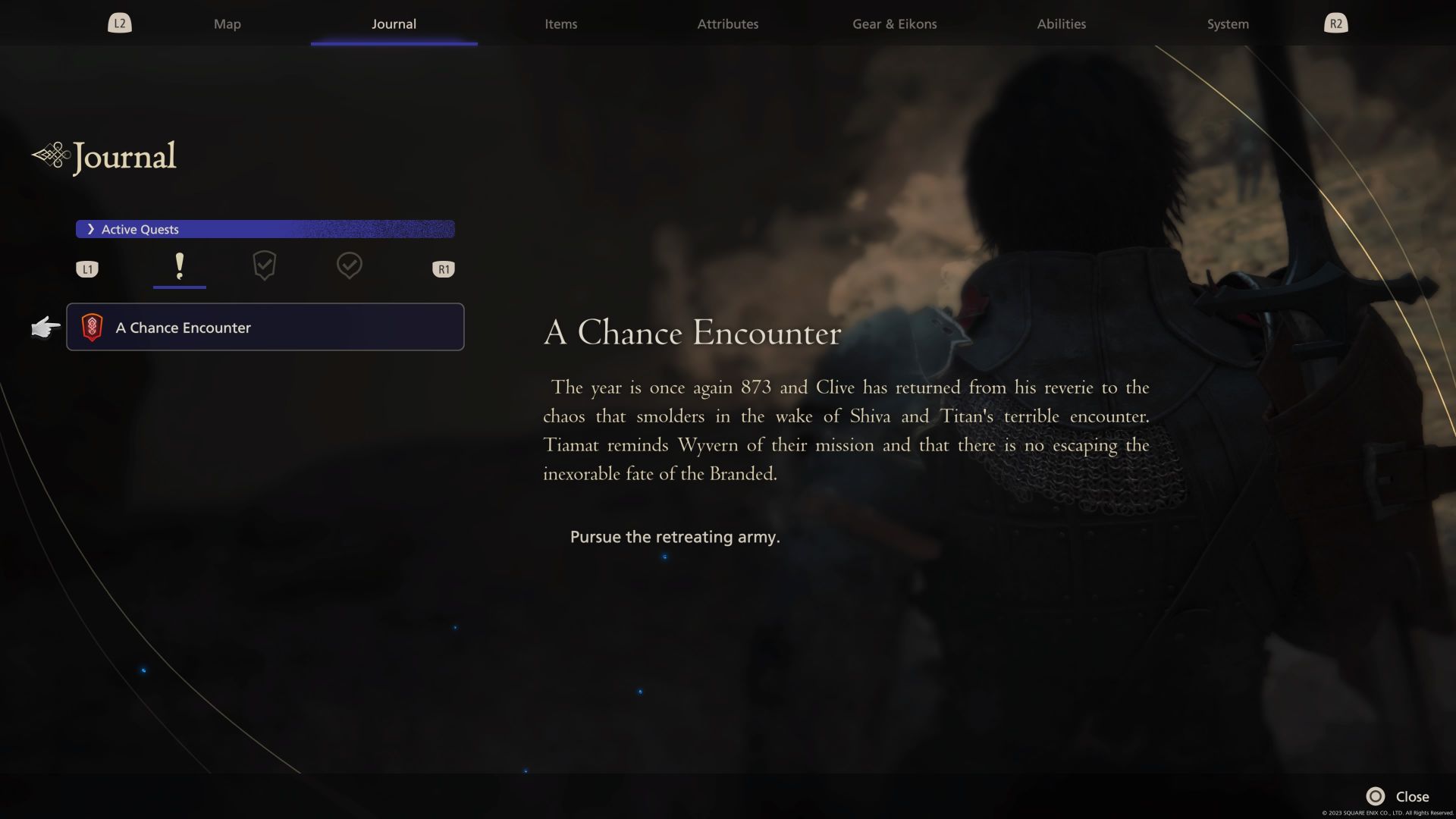Screen dimensions: 1456x819
Task: Toggle the exclamation mark active quests filter
Action: [180, 266]
